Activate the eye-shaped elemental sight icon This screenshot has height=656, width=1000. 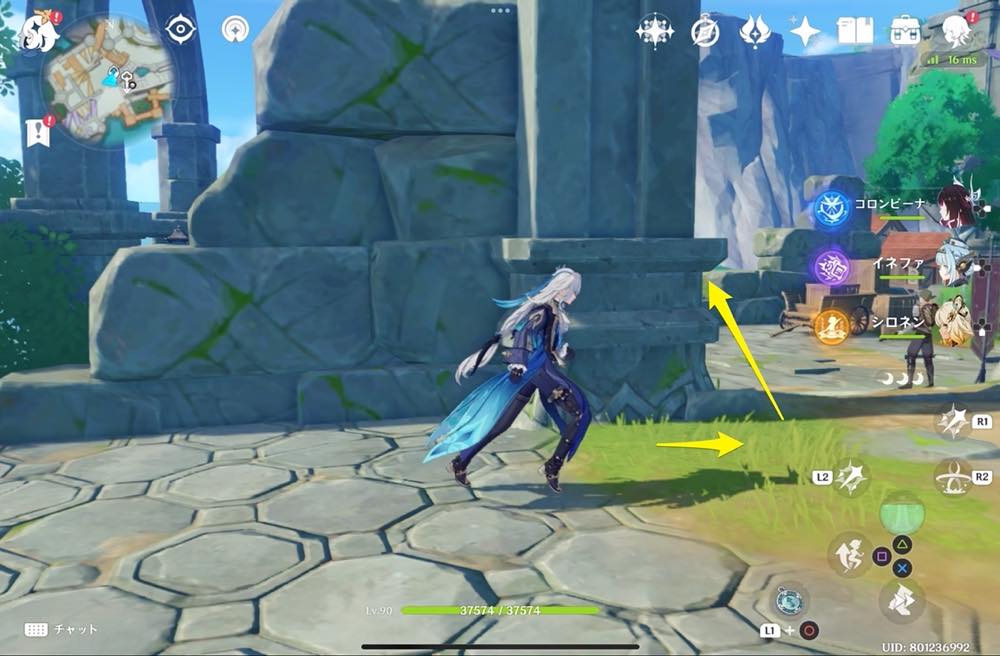(180, 30)
